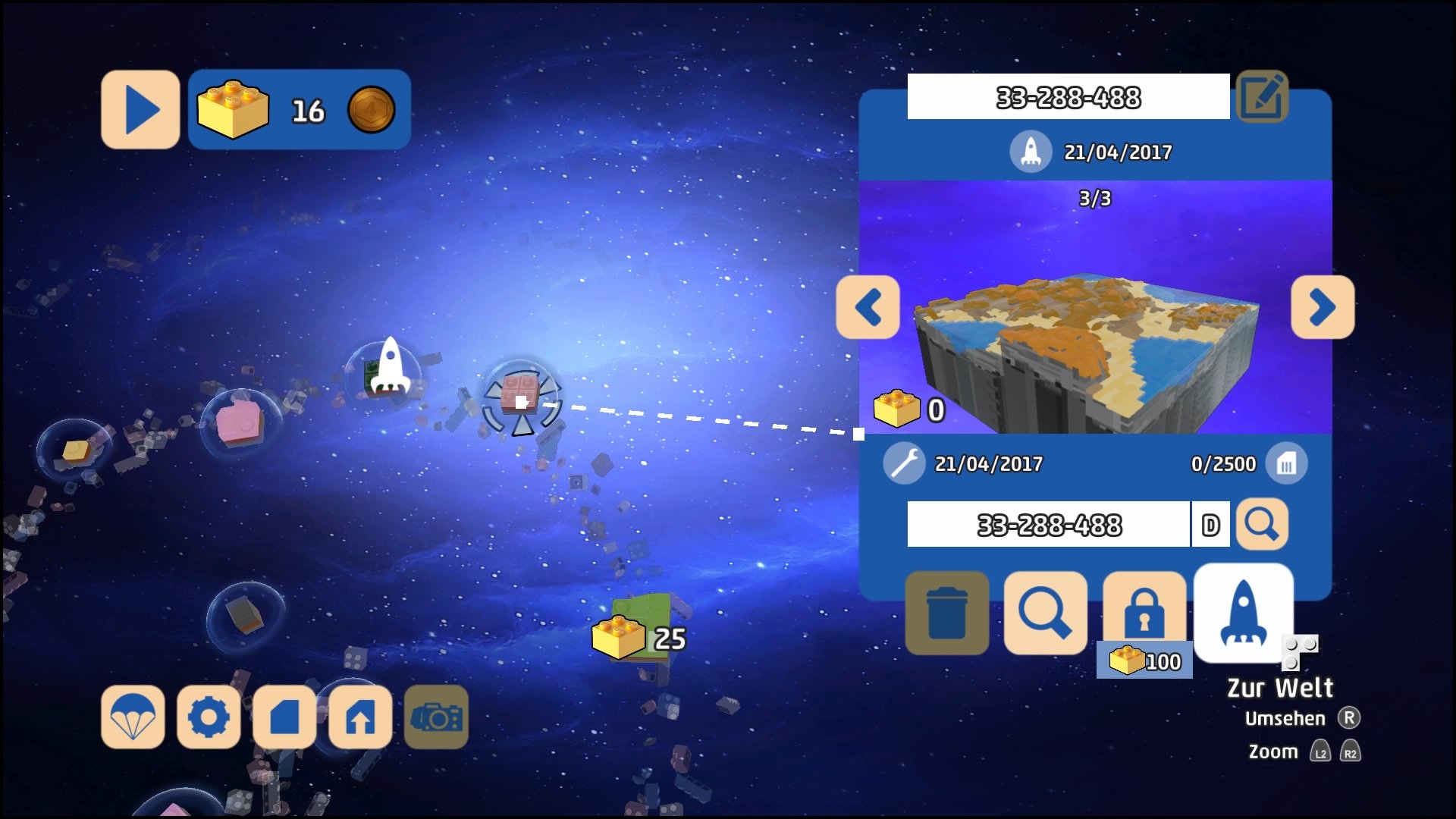The image size is (1456, 819).
Task: Click the left arrow to view previous world
Action: click(x=869, y=309)
